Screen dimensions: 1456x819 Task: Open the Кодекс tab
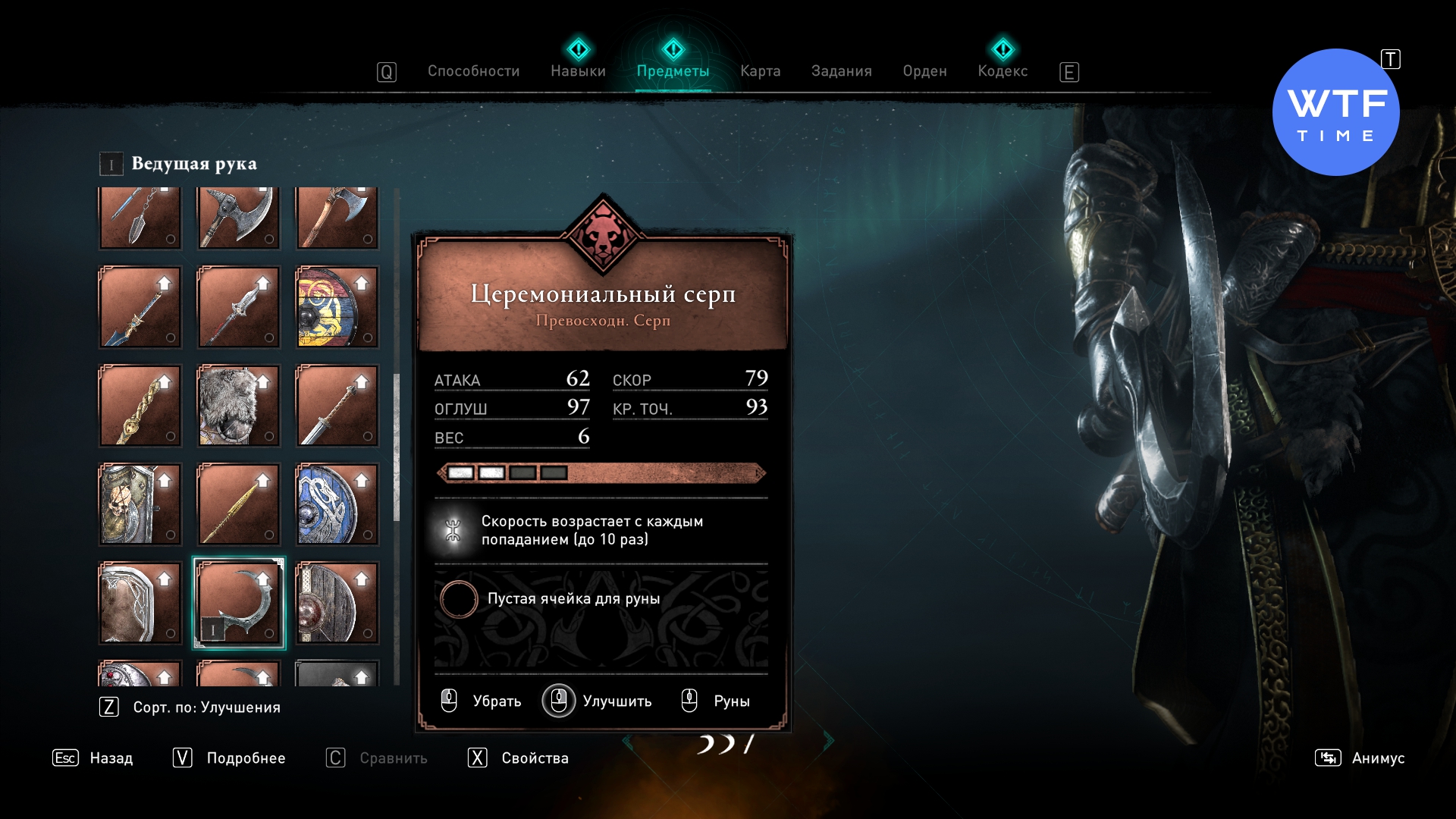point(1003,71)
